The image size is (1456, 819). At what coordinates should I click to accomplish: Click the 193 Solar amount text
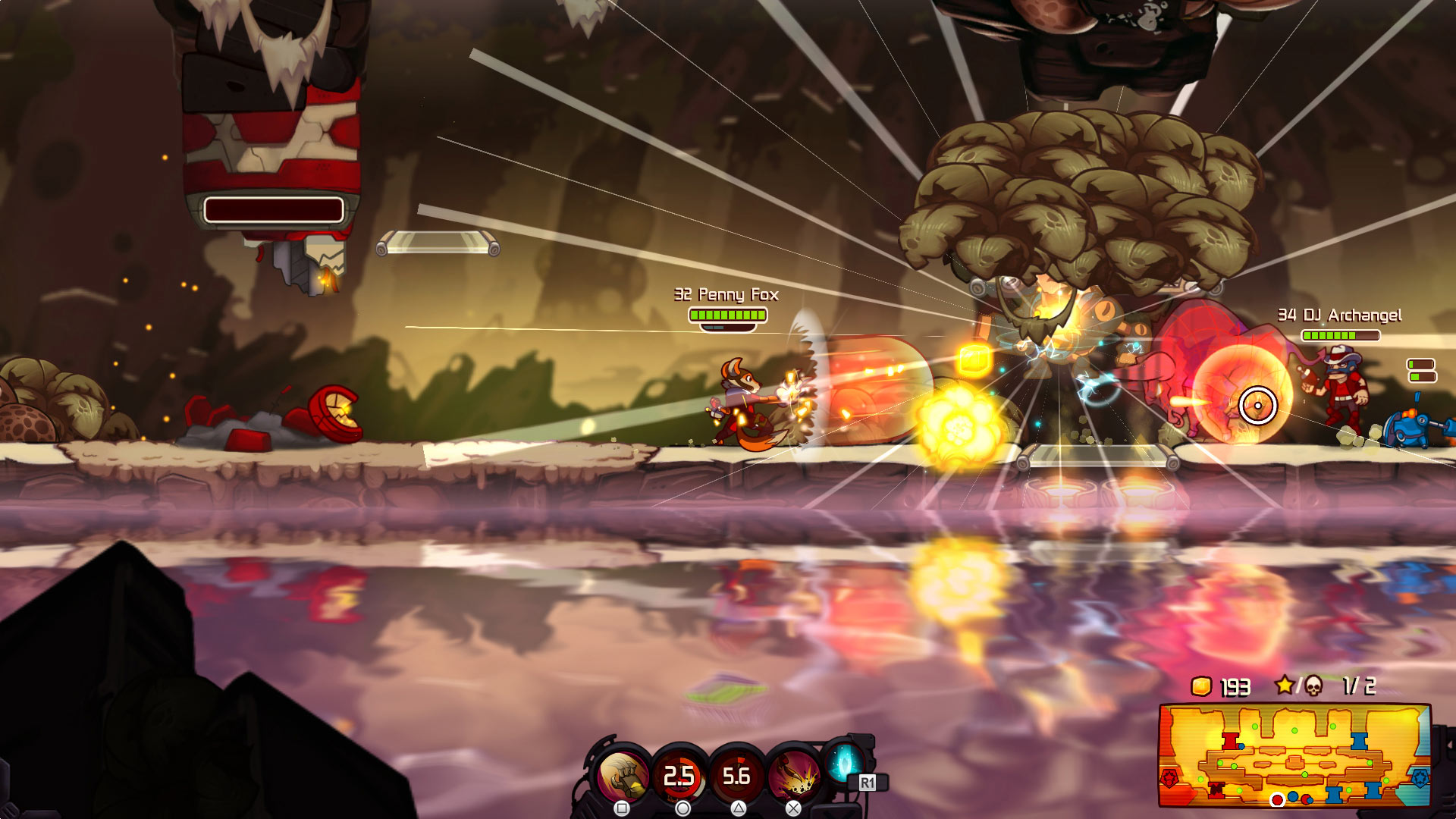pos(1235,688)
